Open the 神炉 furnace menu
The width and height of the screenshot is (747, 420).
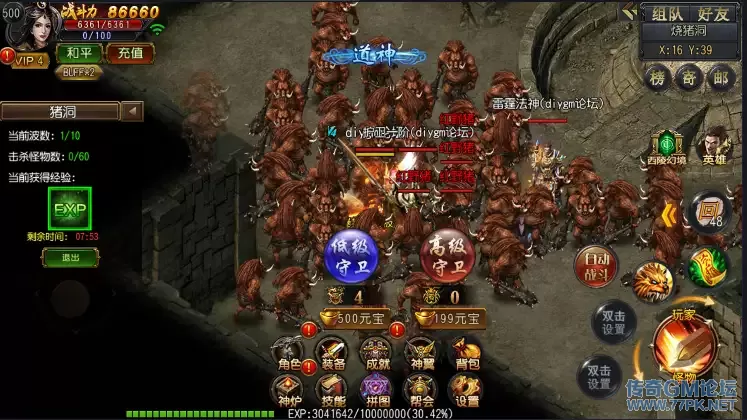click(290, 391)
